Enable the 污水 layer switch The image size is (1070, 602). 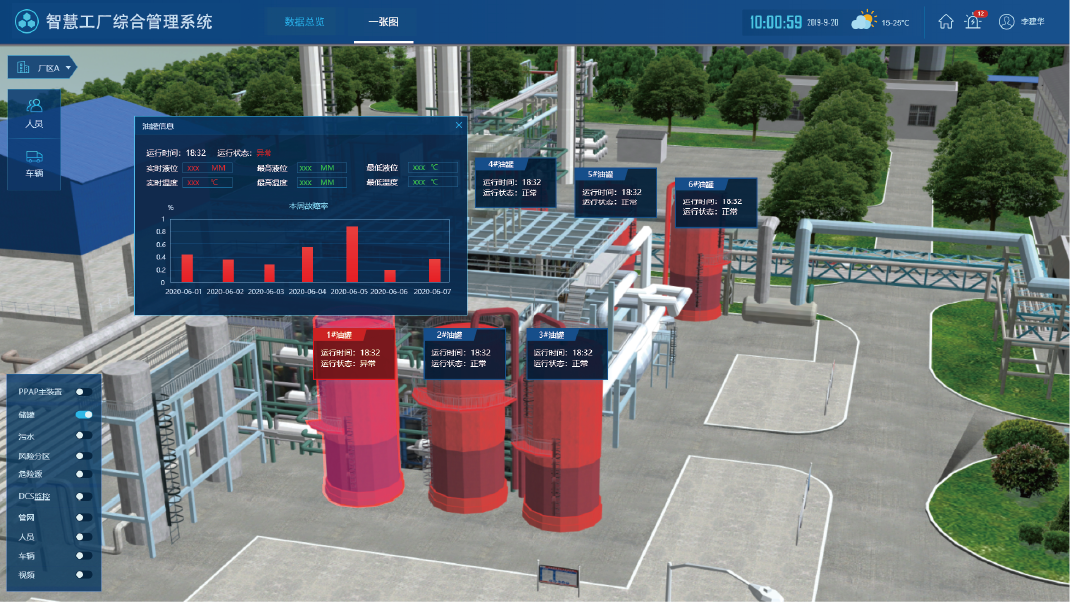(x=84, y=435)
